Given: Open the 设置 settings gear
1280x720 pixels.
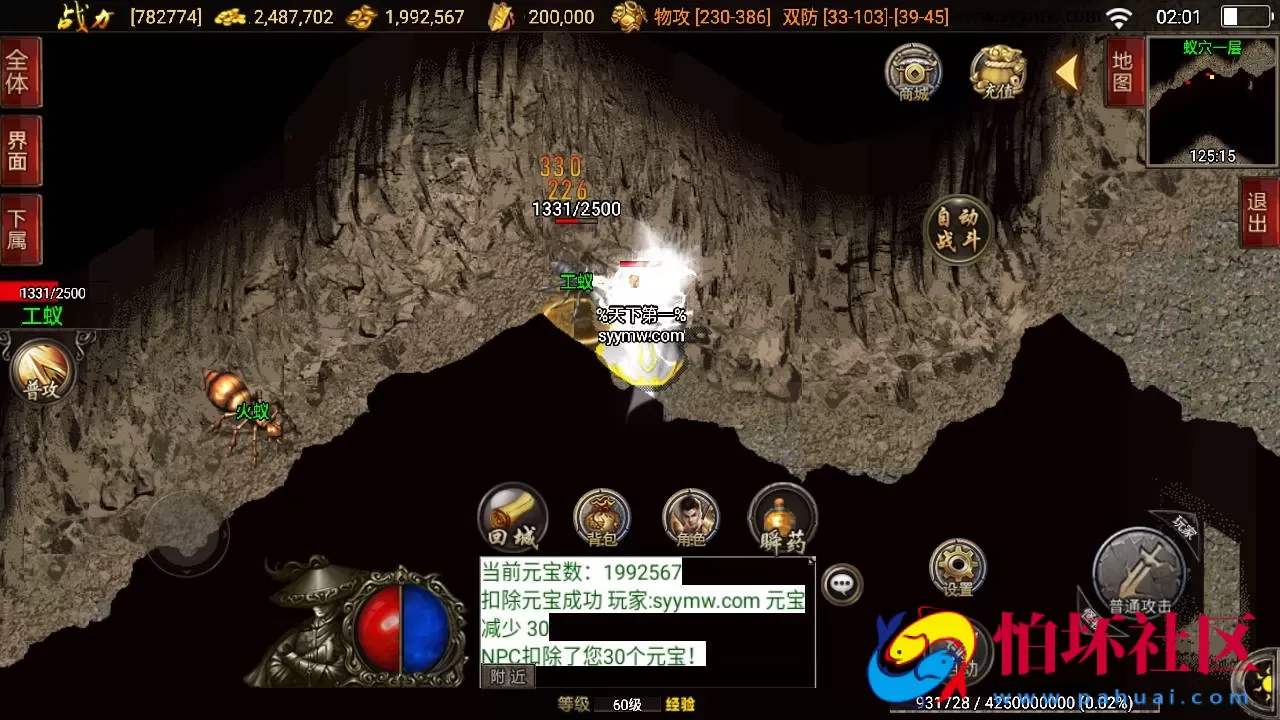Looking at the screenshot, I should point(956,565).
